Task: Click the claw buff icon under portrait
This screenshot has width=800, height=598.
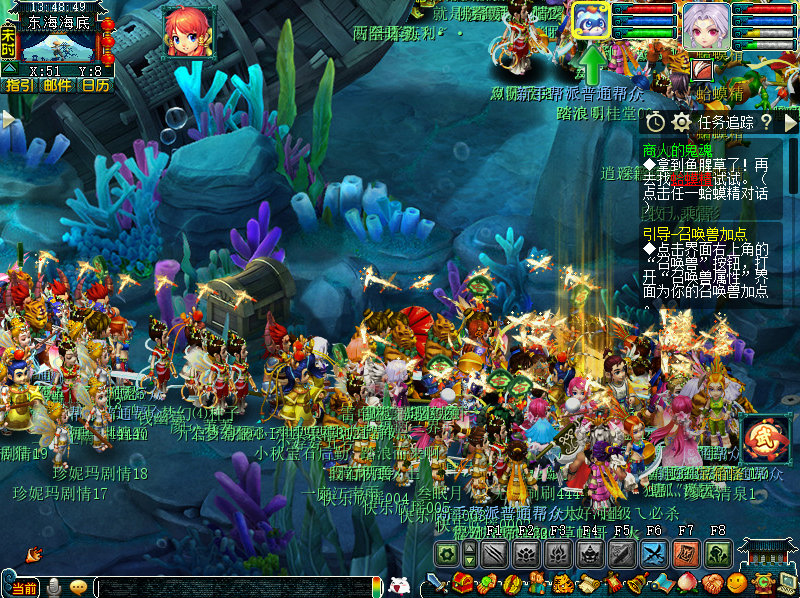Action: pyautogui.click(x=703, y=69)
